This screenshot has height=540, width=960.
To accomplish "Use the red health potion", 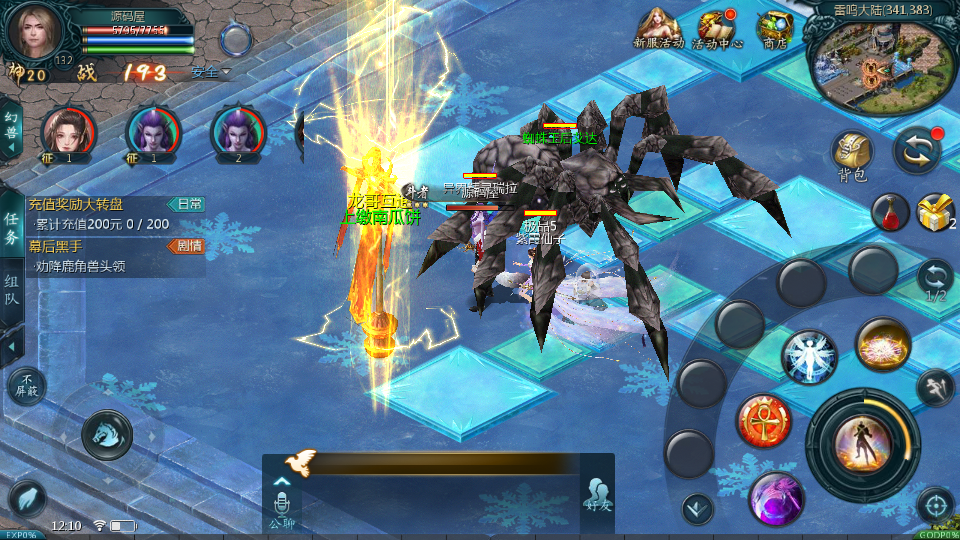I will pyautogui.click(x=889, y=212).
